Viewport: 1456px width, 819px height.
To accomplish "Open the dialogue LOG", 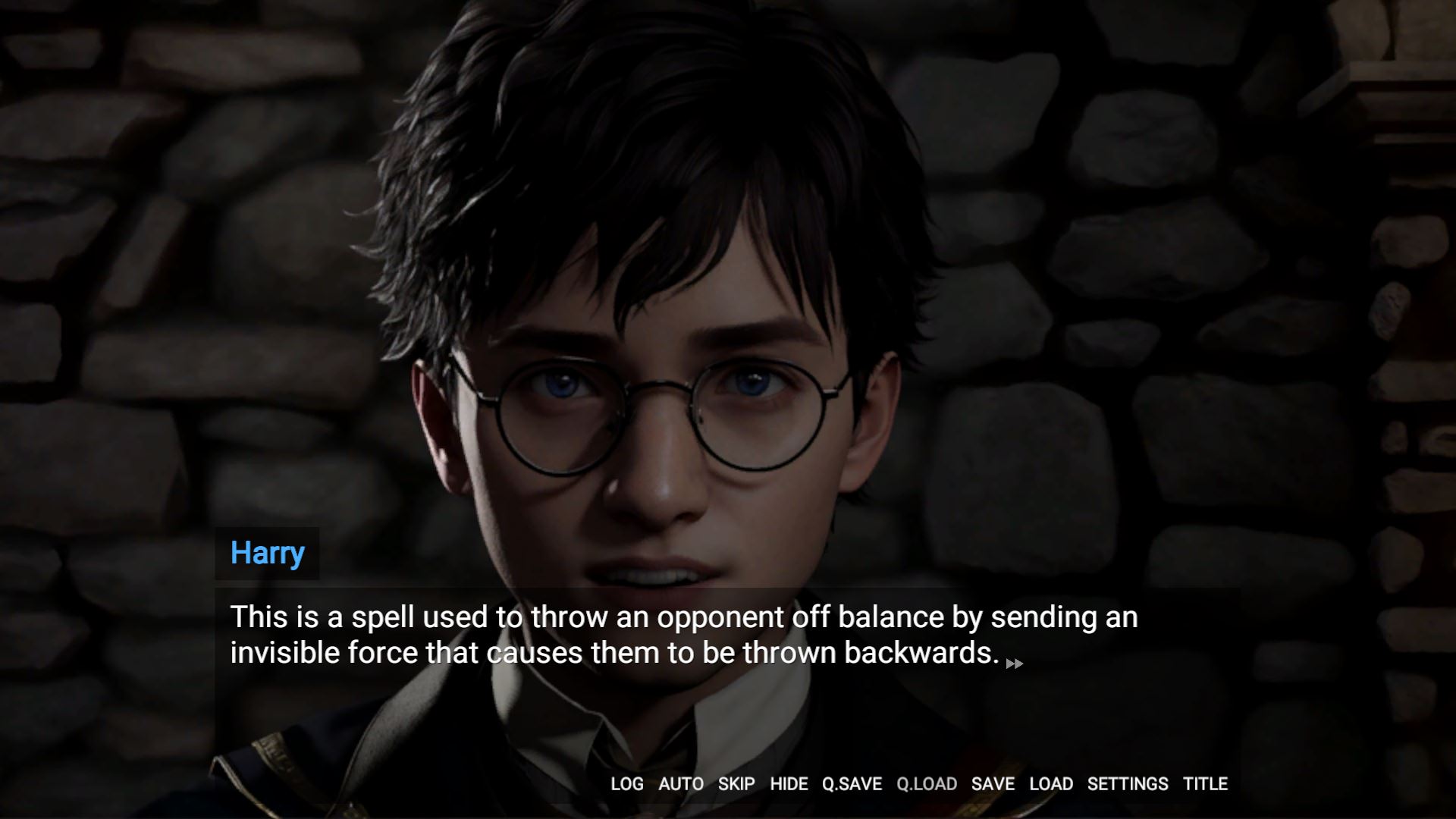I will [626, 784].
